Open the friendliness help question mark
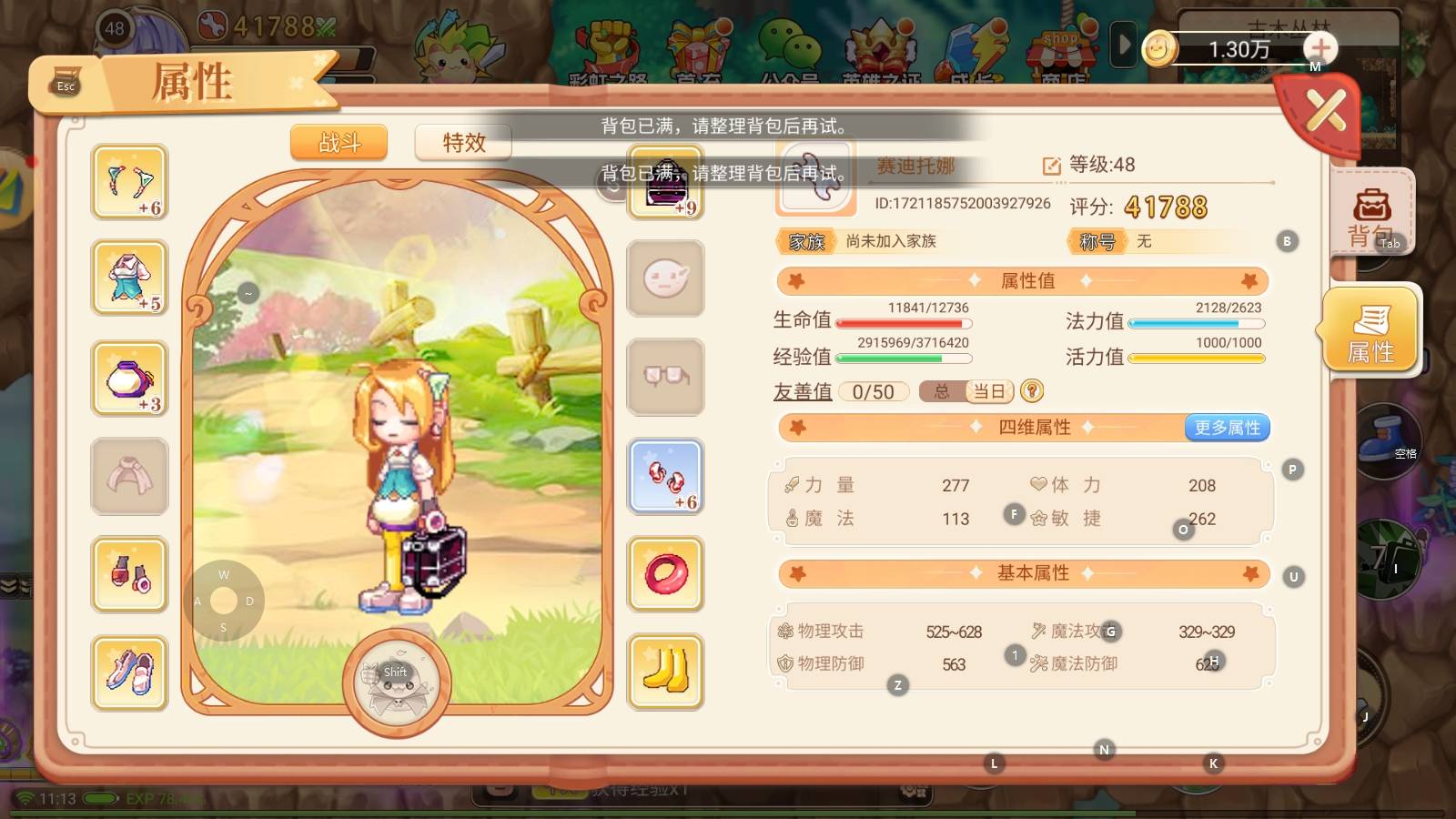 (x=1031, y=391)
